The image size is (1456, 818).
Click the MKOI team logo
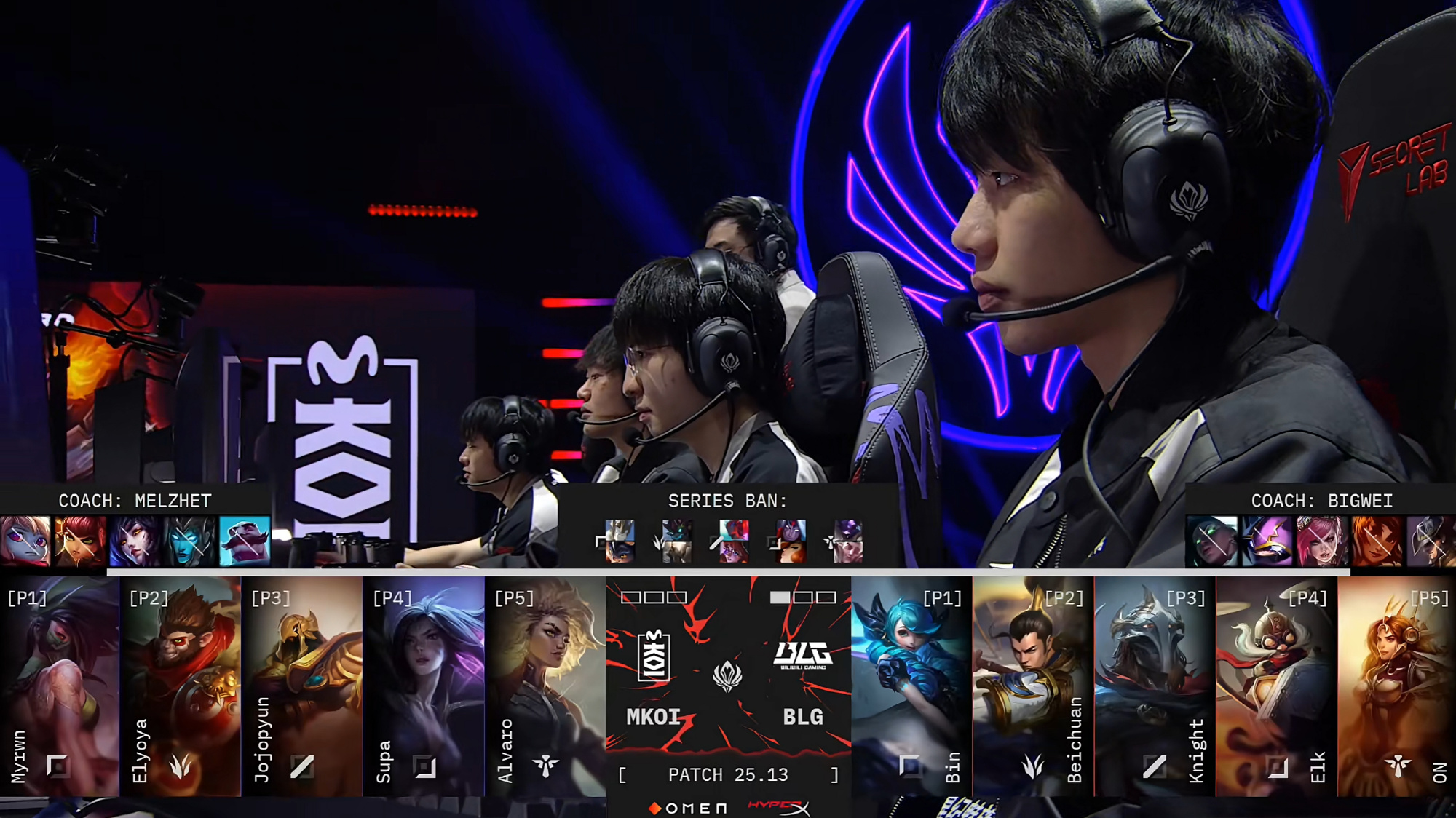pyautogui.click(x=653, y=656)
